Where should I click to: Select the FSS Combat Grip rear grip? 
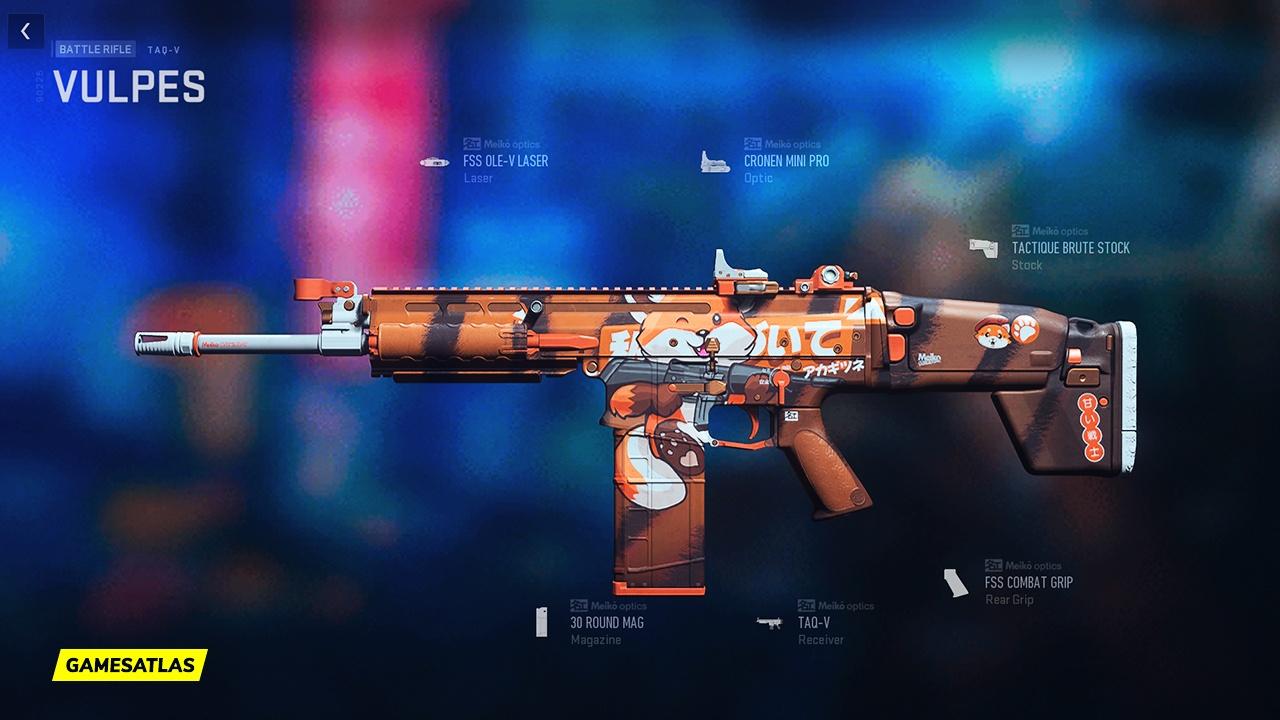coord(1028,582)
